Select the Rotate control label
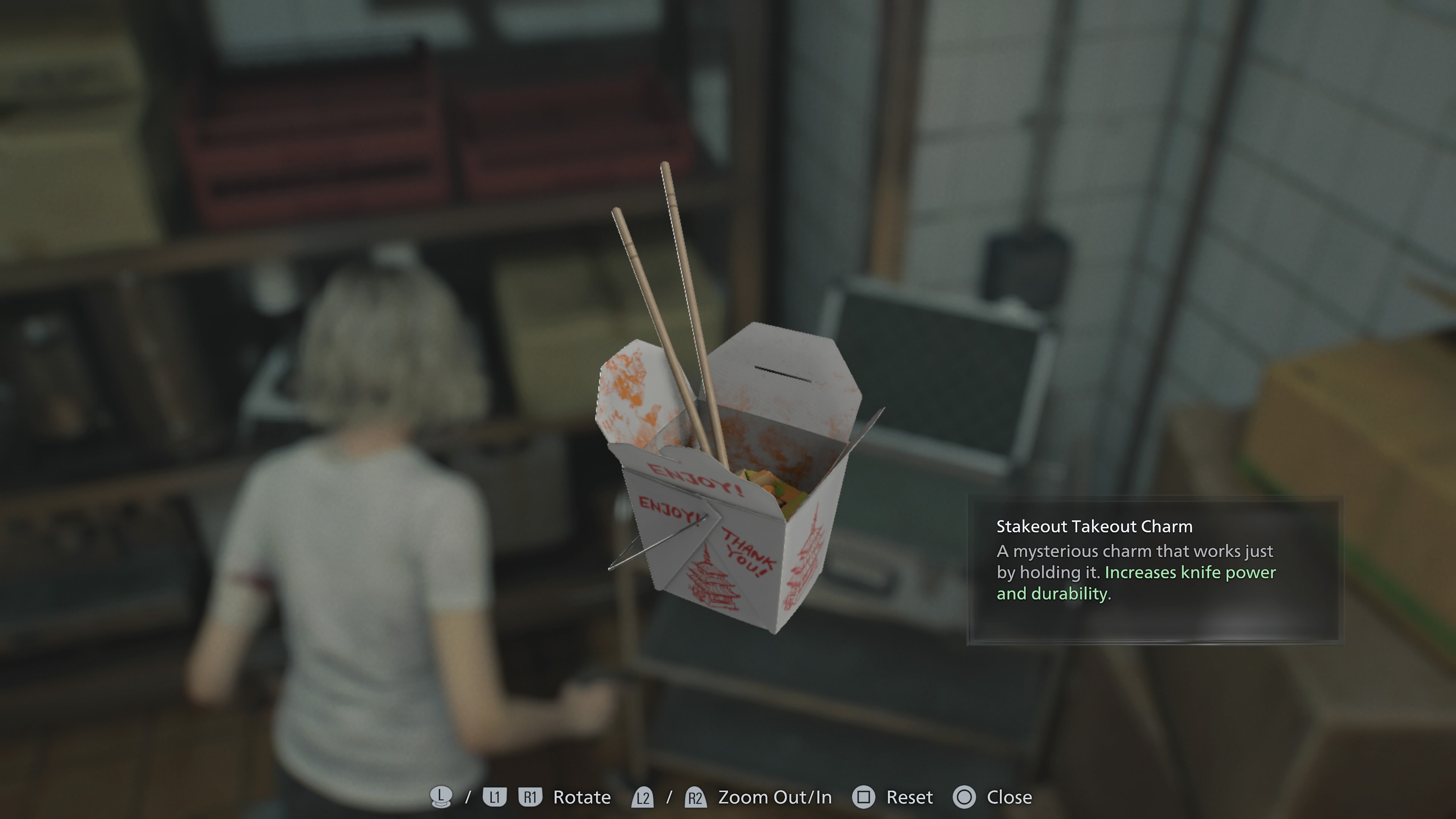 point(582,797)
